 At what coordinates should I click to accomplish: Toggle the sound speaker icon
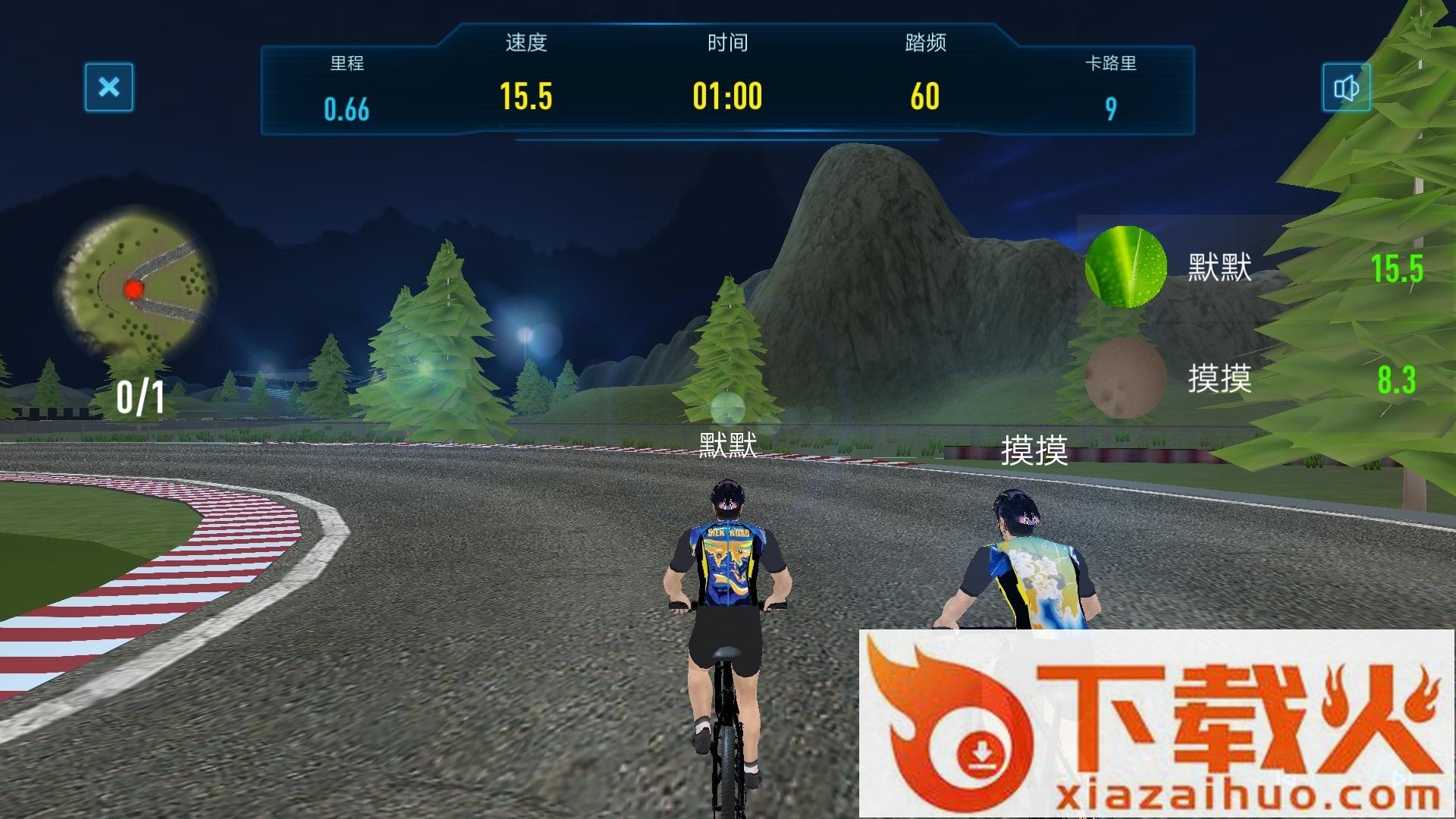click(1346, 89)
